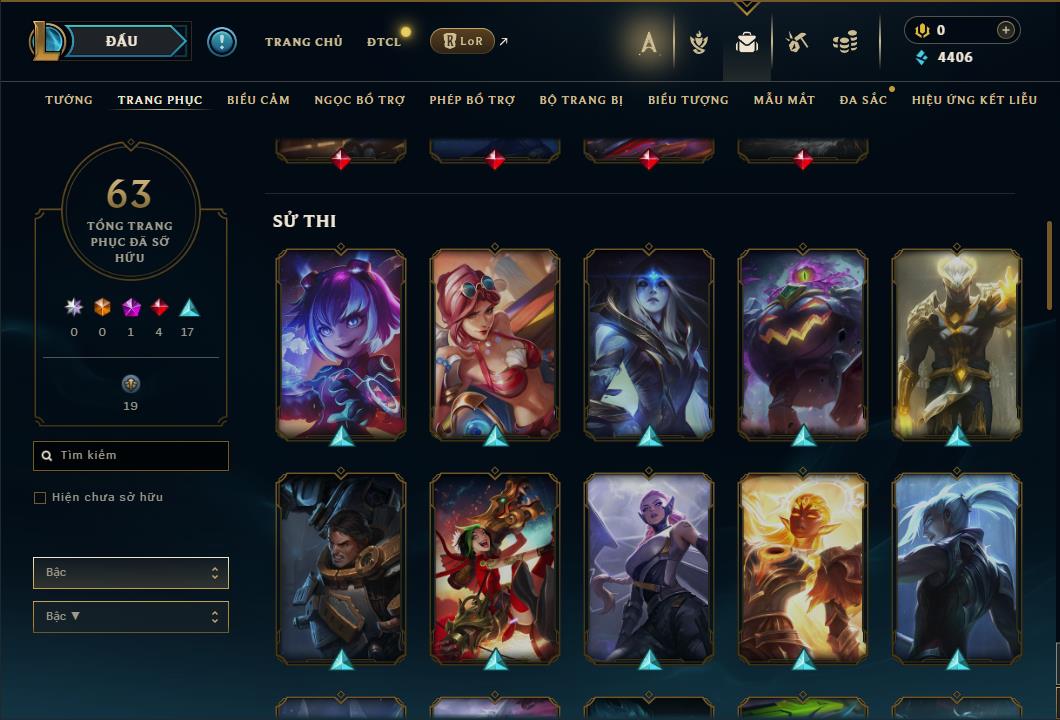Launch the LoR link button

(461, 41)
